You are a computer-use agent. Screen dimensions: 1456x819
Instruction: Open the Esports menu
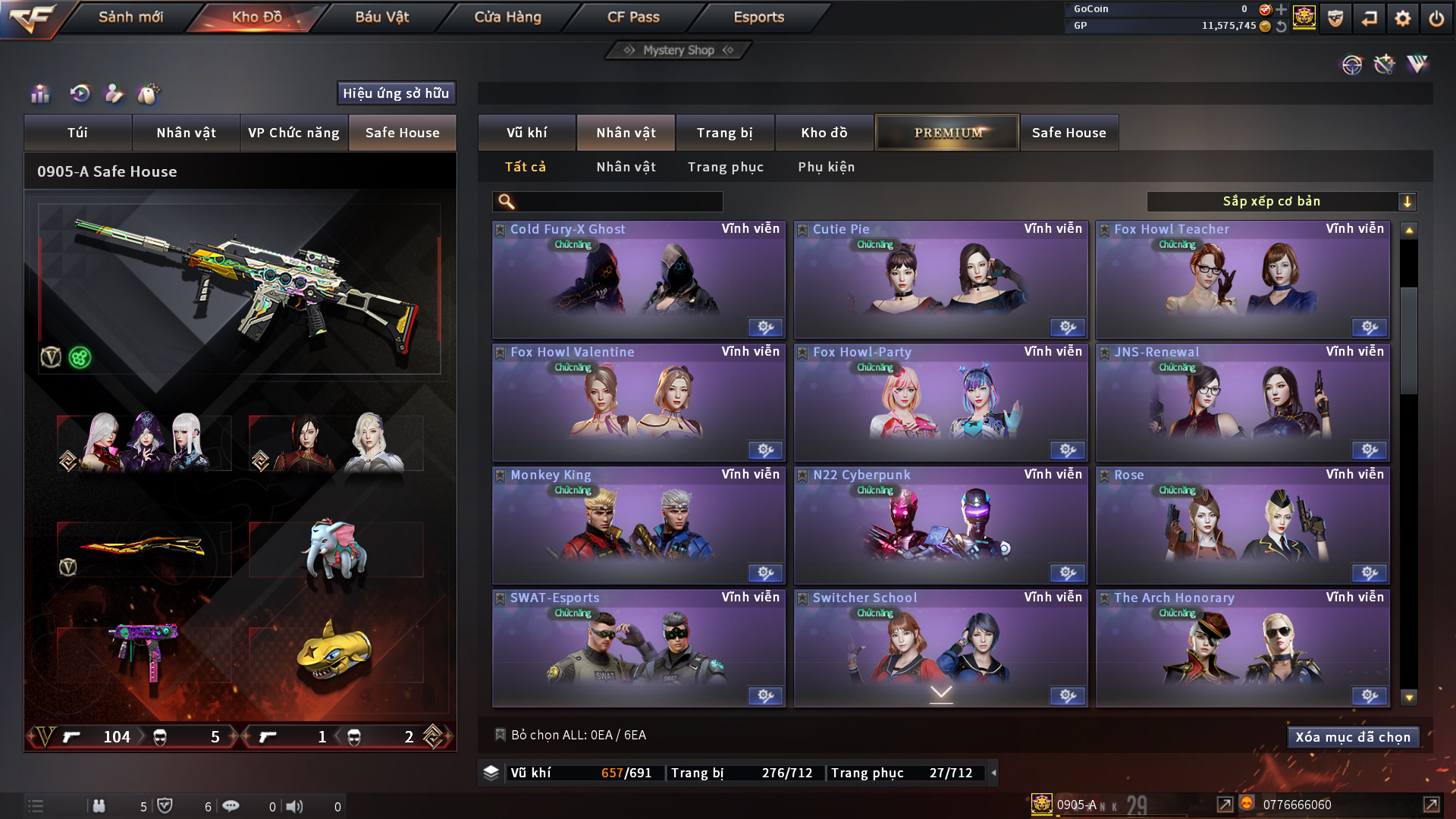pos(758,17)
